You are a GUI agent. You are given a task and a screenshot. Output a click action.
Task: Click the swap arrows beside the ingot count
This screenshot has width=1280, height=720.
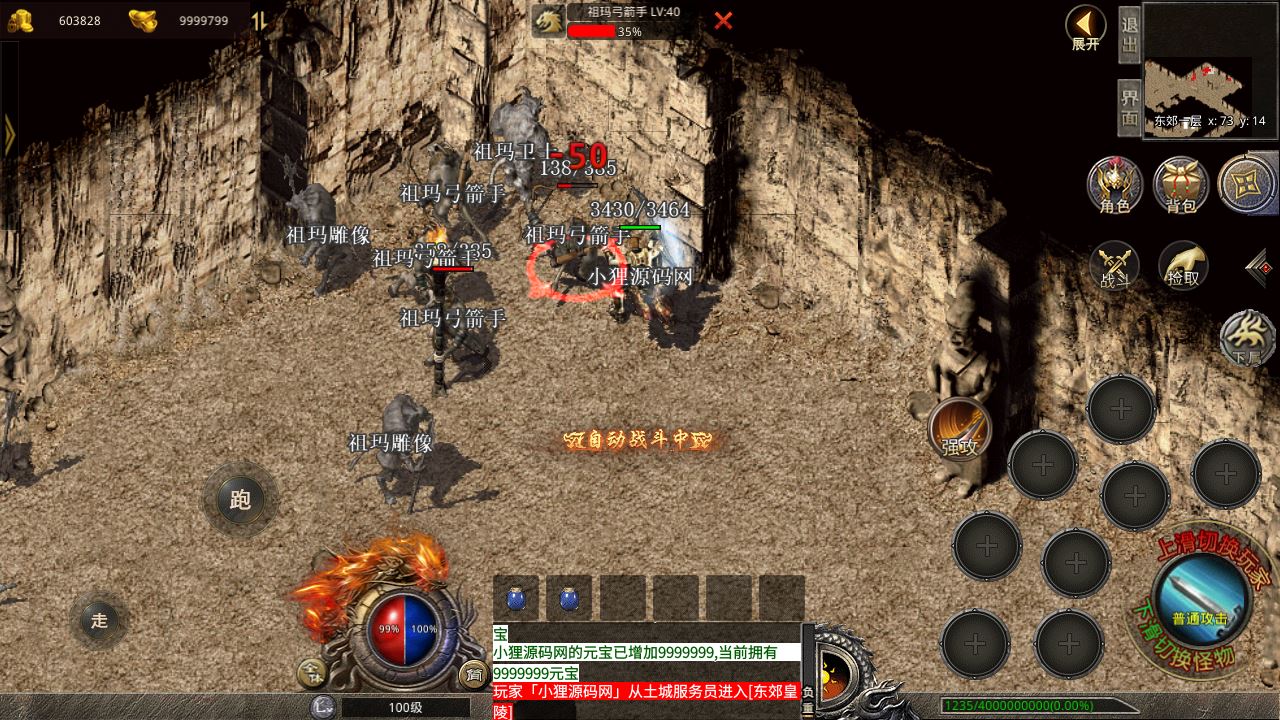point(259,20)
